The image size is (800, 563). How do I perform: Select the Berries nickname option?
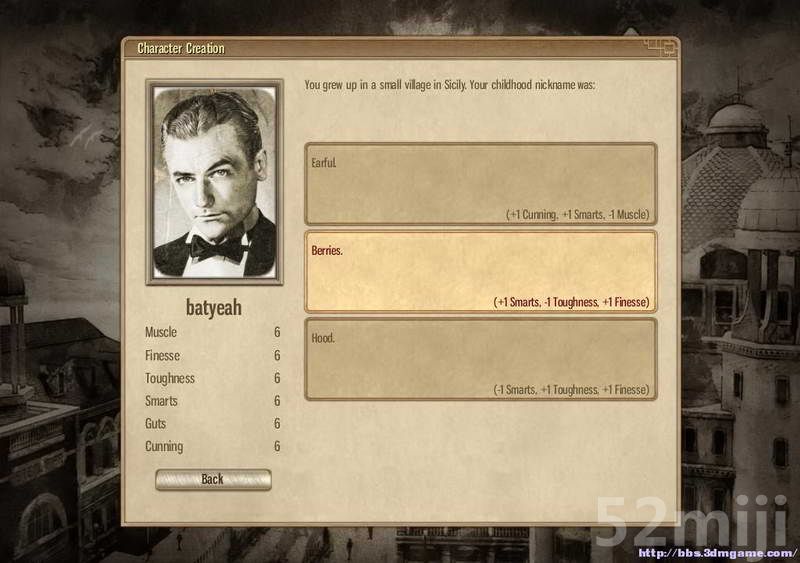pos(480,272)
